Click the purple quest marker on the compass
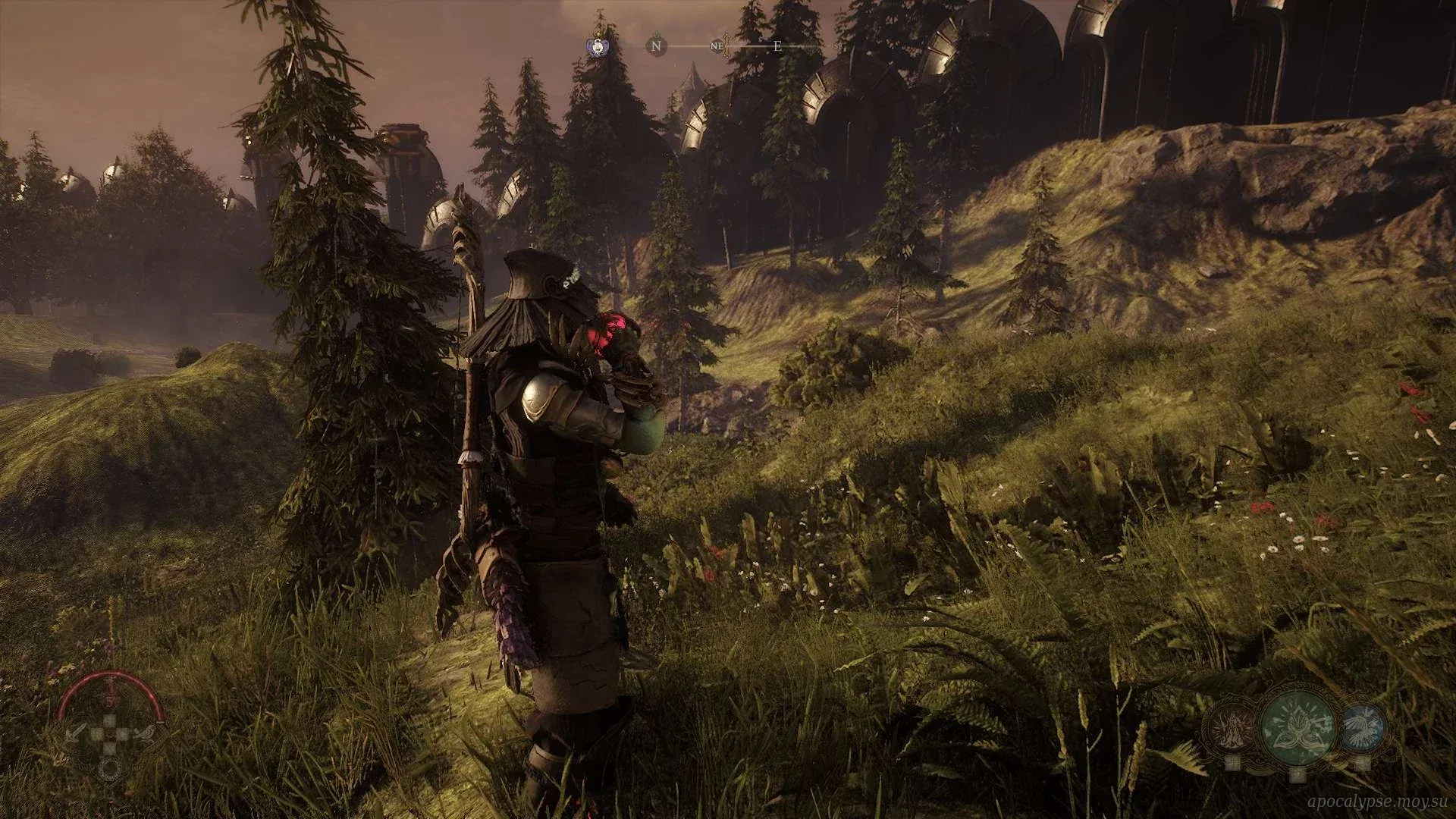 (x=598, y=46)
